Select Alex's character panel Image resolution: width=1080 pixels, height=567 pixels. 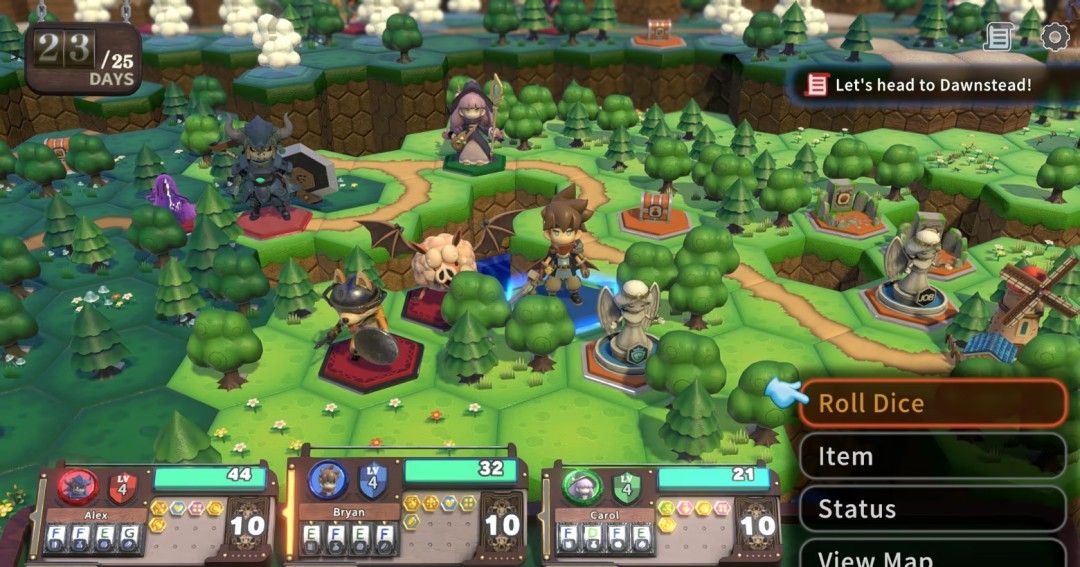pyautogui.click(x=155, y=512)
